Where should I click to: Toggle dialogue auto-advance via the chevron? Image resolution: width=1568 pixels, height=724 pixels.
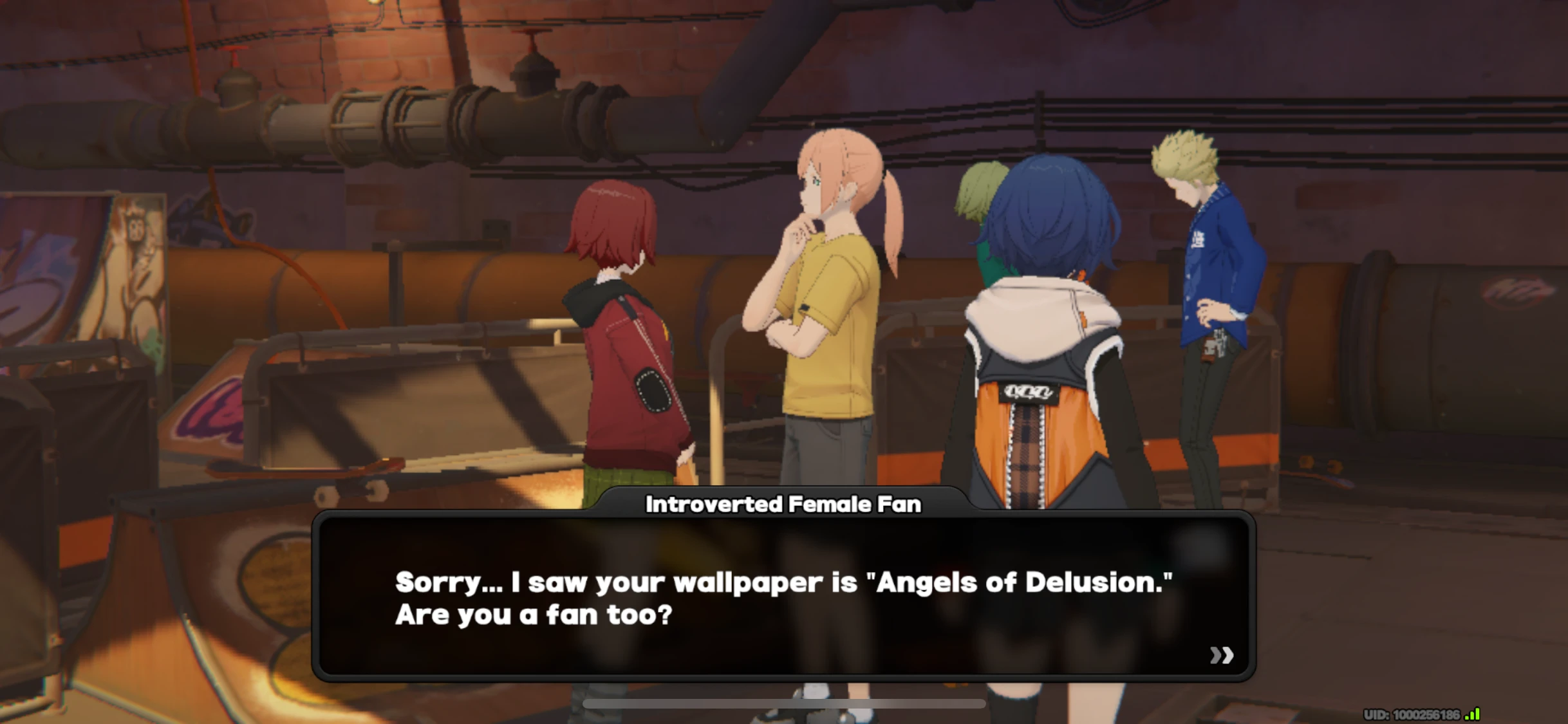pos(1221,656)
